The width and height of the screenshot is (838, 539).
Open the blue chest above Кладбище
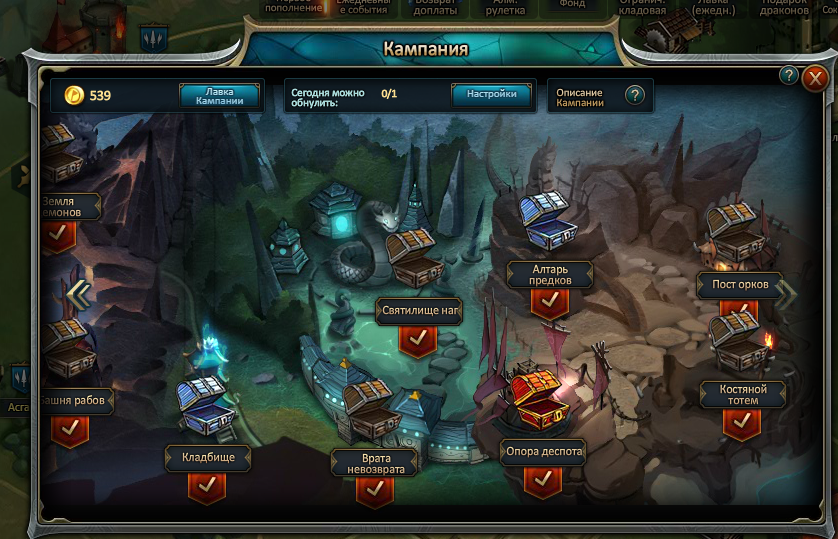coord(205,405)
